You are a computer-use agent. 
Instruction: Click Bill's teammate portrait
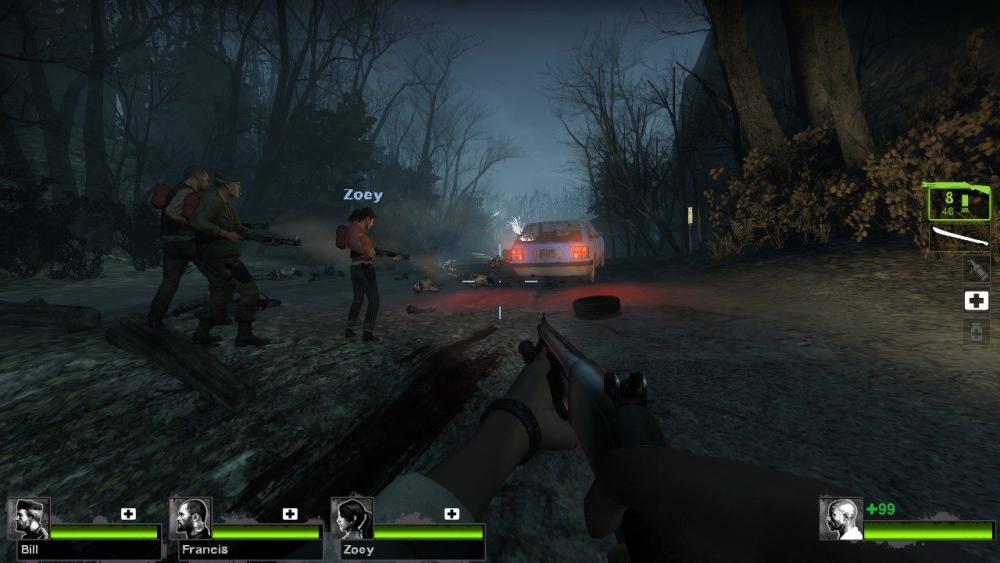pyautogui.click(x=28, y=518)
